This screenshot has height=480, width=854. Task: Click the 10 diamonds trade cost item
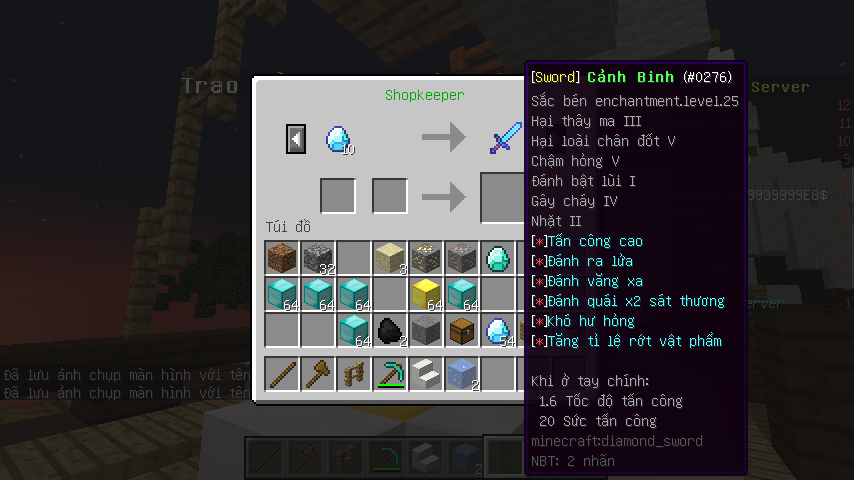(x=338, y=138)
